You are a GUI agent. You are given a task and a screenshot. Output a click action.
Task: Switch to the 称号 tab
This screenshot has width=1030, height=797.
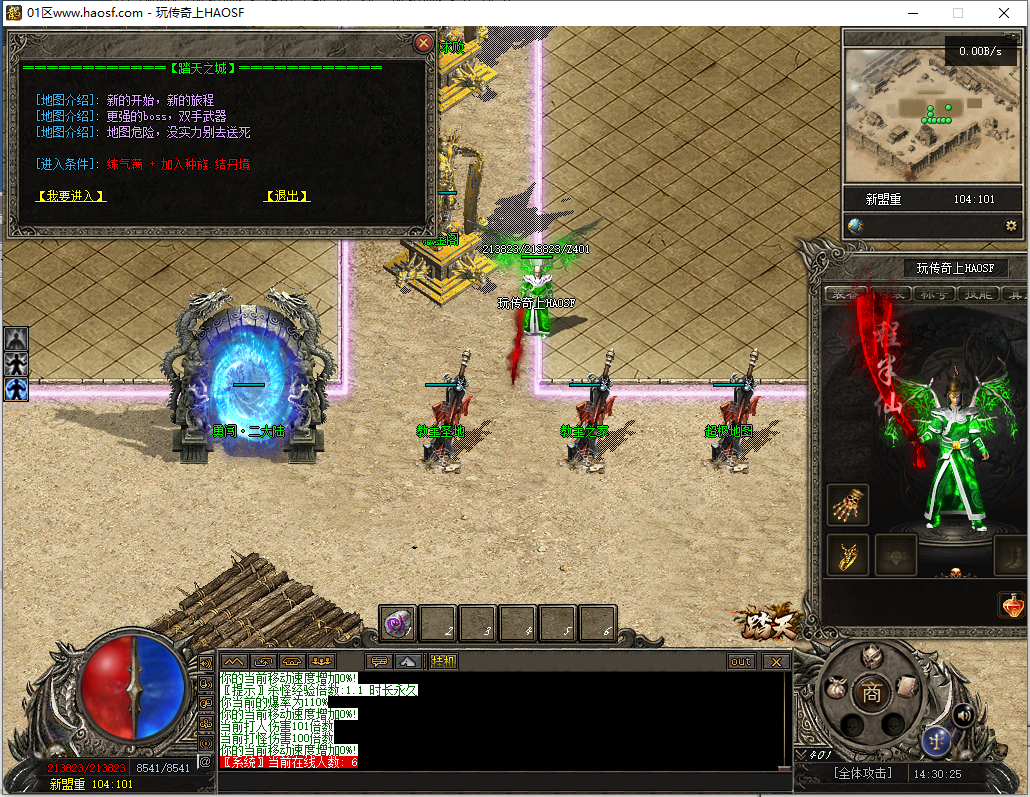(x=935, y=293)
